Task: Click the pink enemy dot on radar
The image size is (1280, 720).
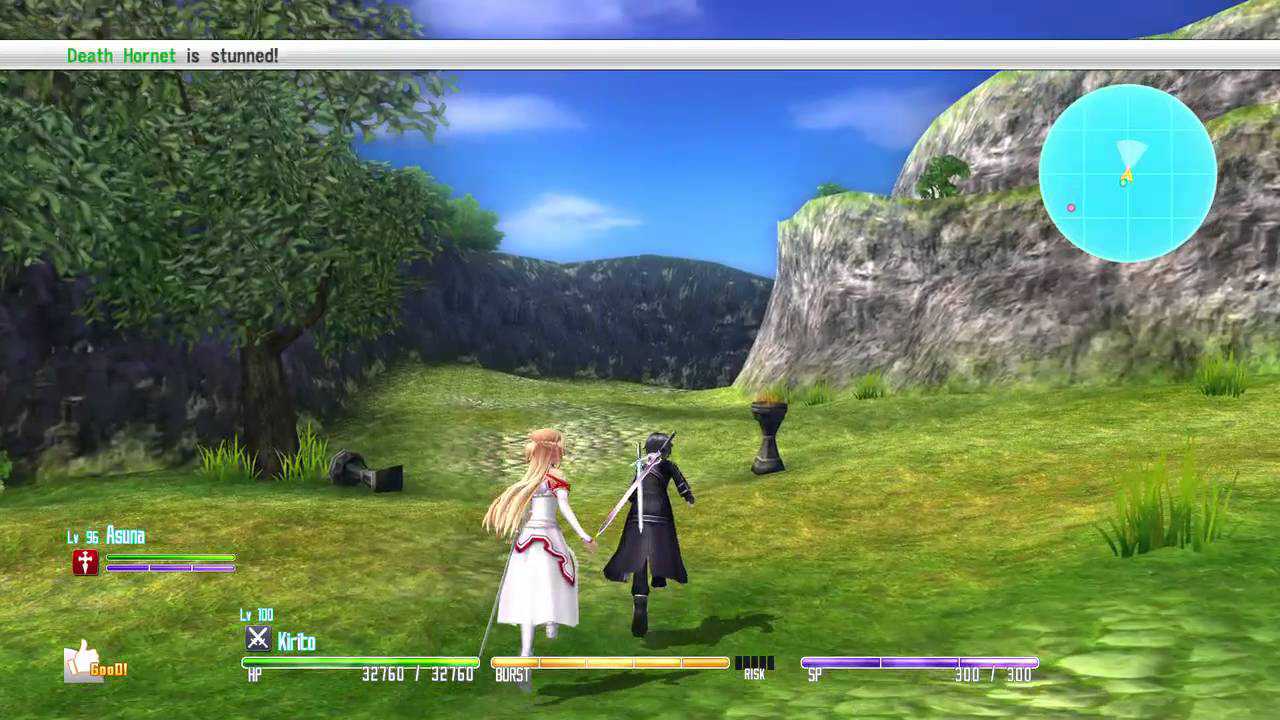Action: [1071, 208]
